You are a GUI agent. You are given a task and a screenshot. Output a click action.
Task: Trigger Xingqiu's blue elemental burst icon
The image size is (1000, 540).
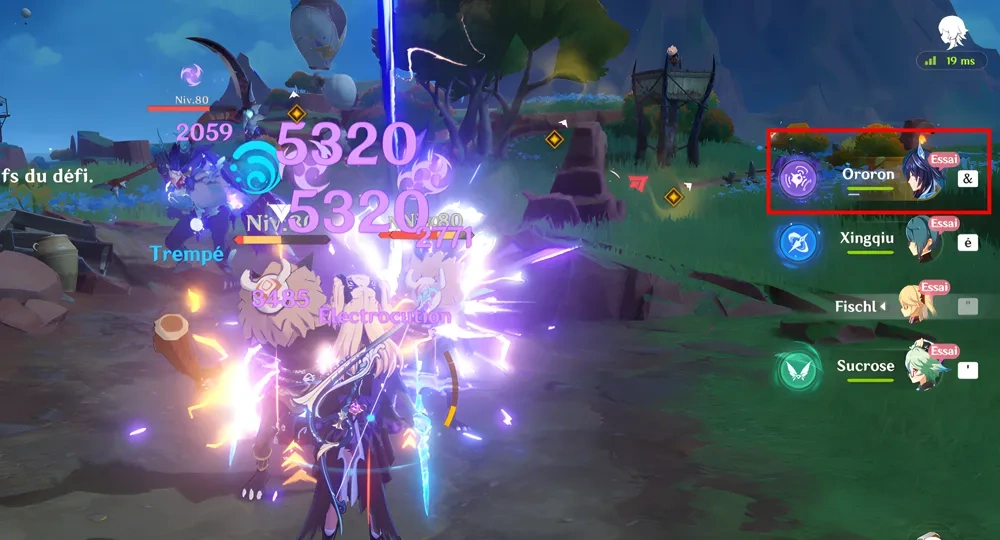click(799, 241)
